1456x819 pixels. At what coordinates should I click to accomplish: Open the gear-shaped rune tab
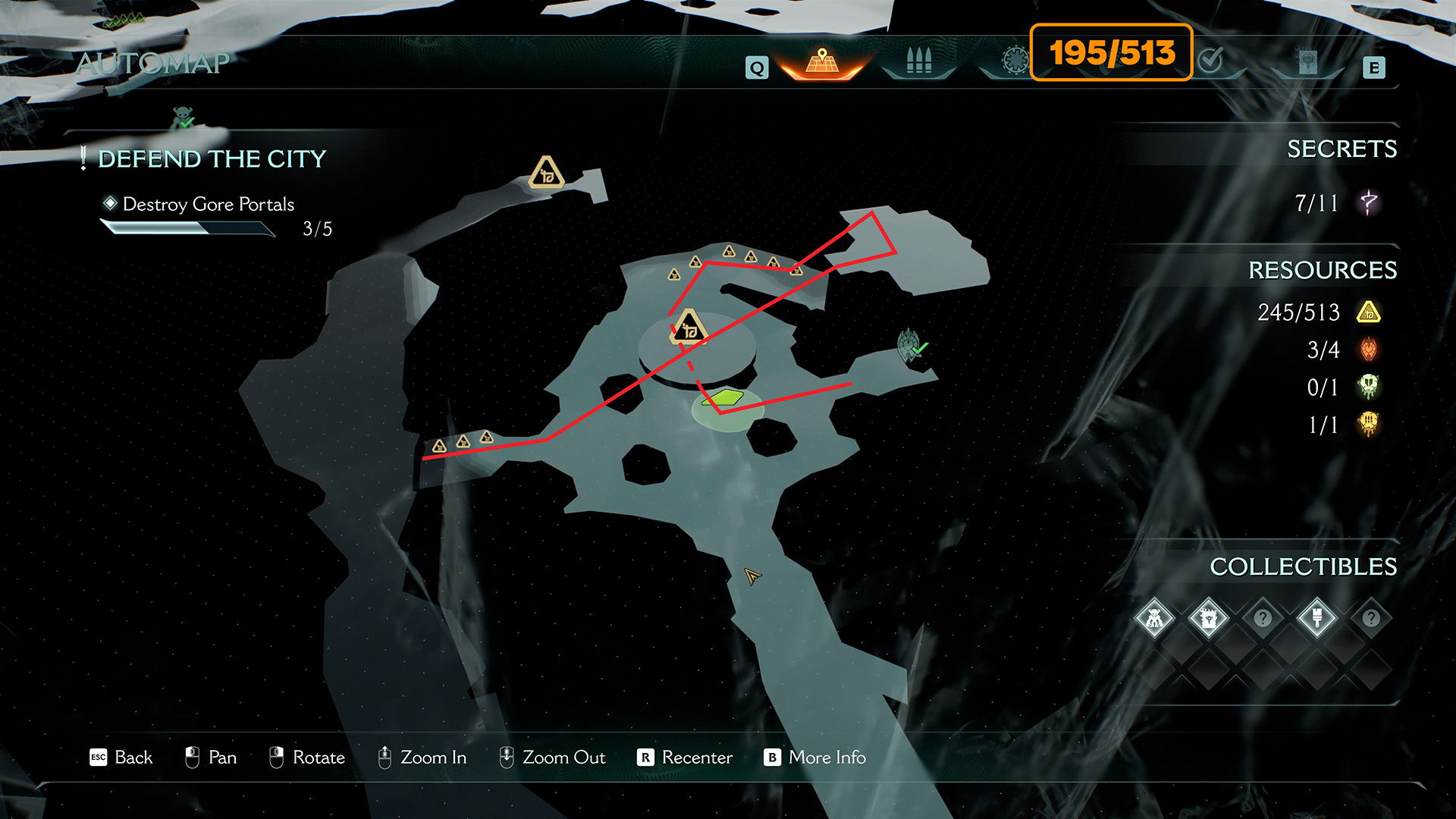point(1015,61)
